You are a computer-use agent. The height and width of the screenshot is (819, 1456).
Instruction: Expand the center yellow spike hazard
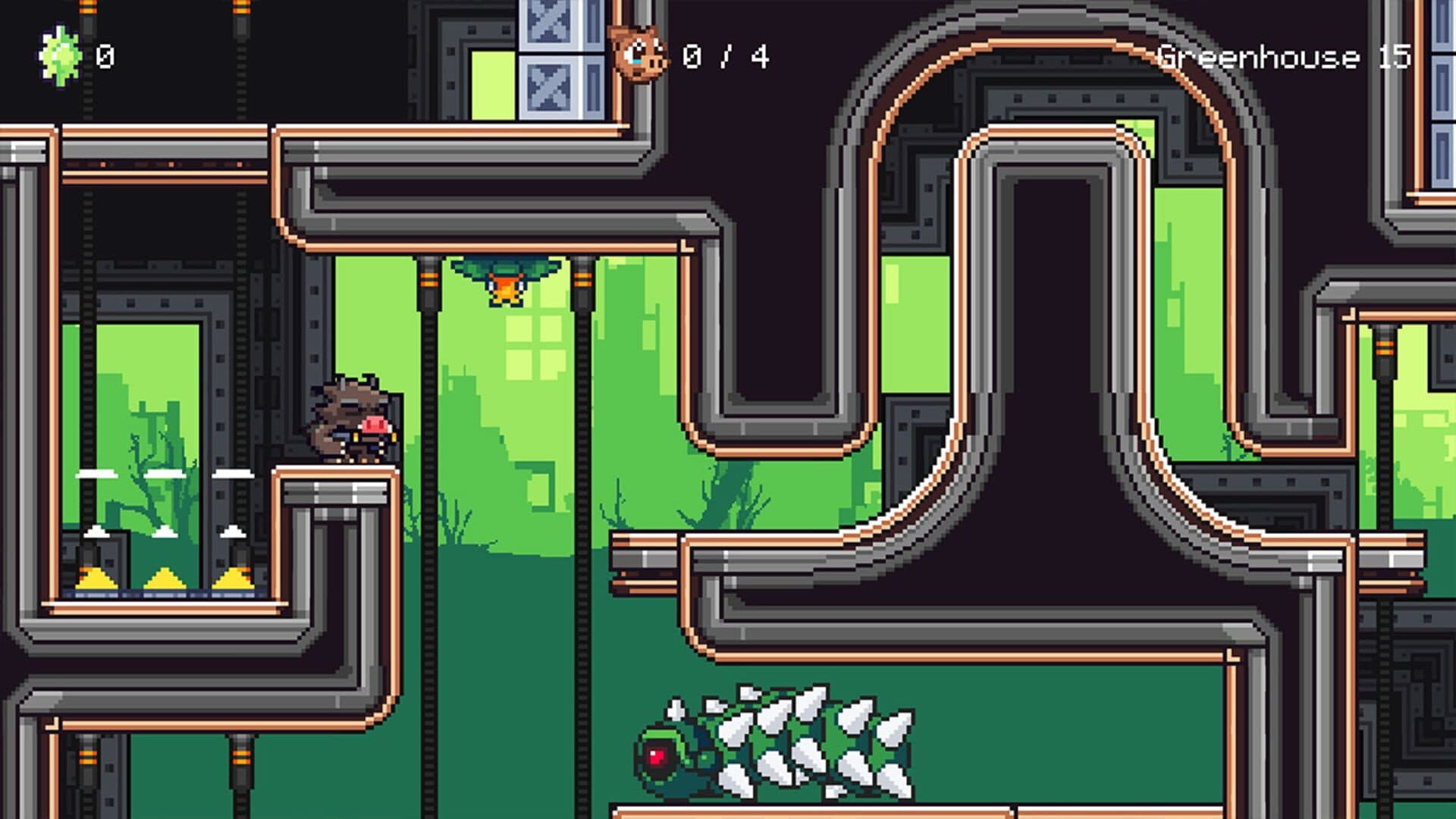pos(165,580)
